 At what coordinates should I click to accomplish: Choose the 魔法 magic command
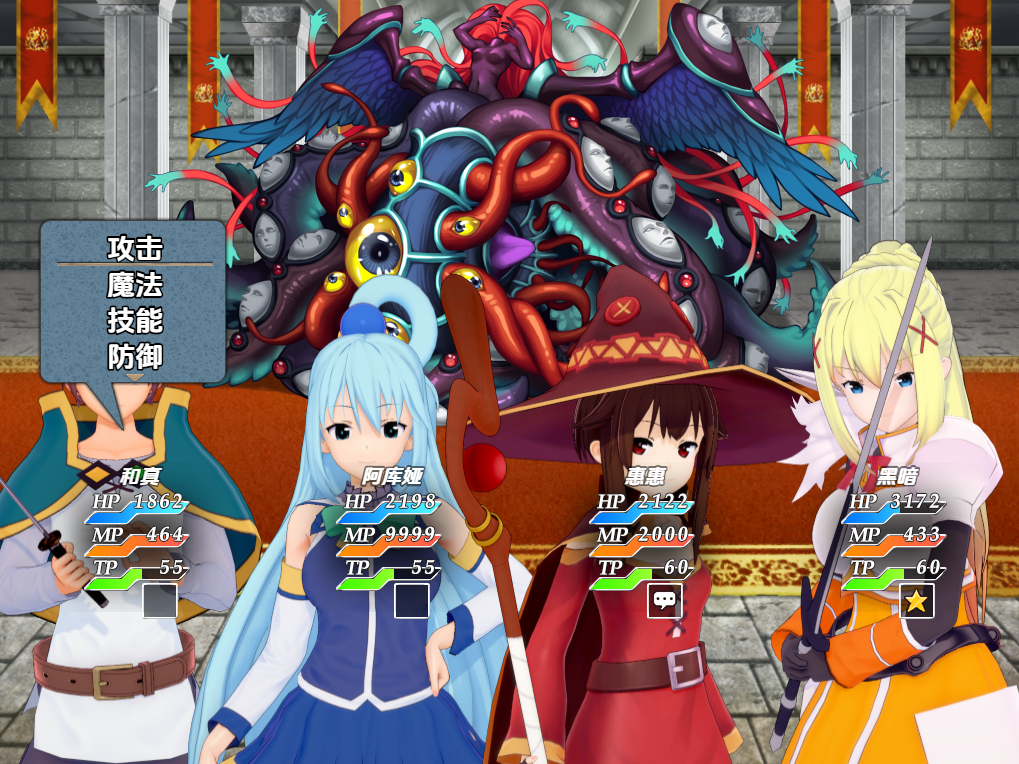(135, 285)
